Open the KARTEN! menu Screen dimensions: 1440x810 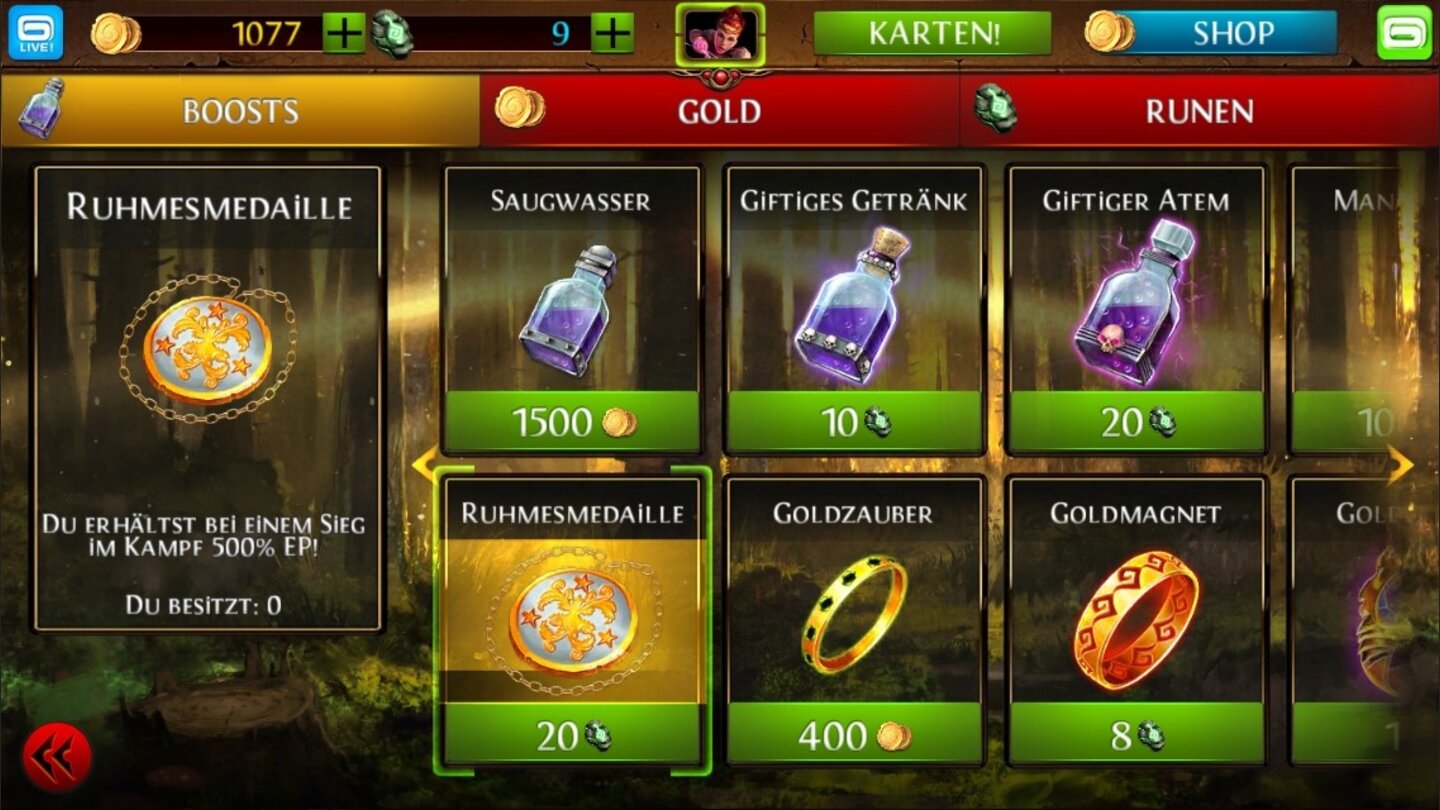(933, 33)
